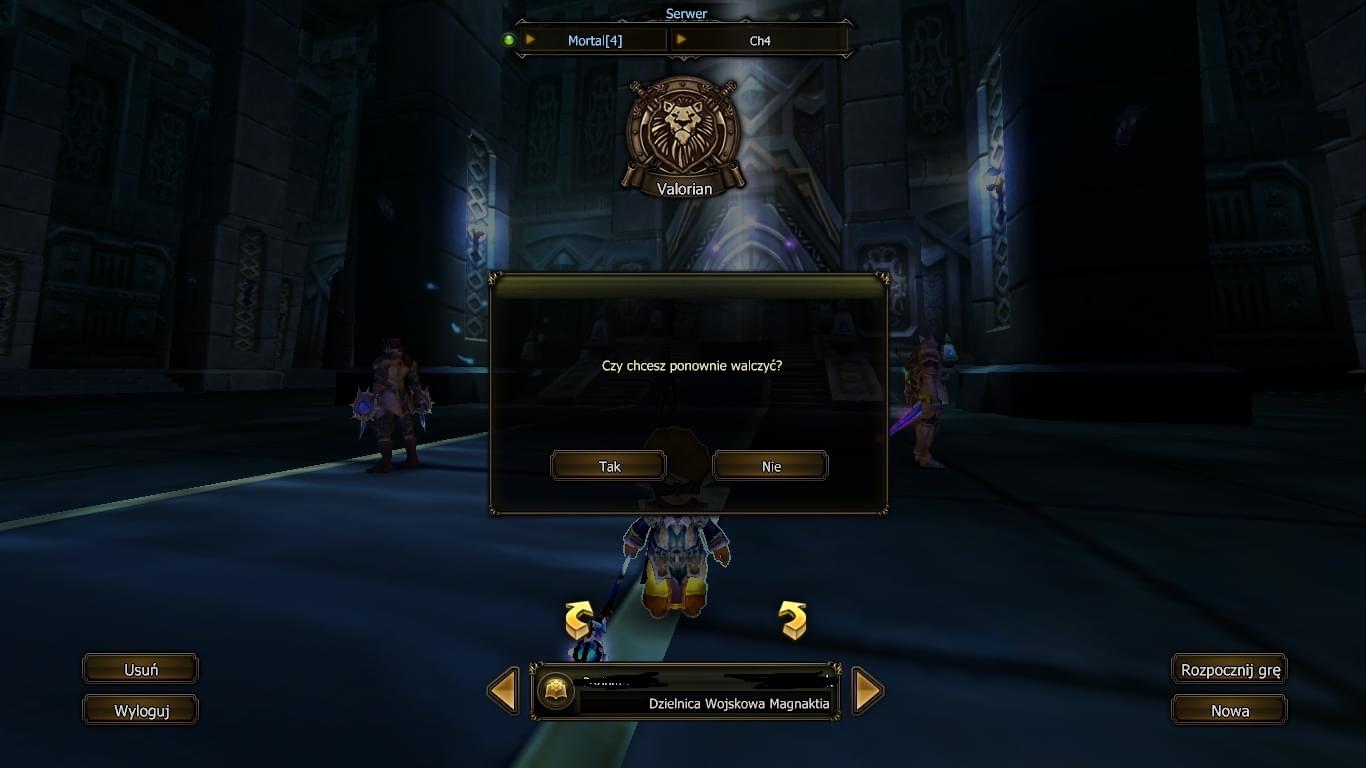The height and width of the screenshot is (768, 1366).
Task: Log out using Wyloguj button
Action: click(x=140, y=710)
